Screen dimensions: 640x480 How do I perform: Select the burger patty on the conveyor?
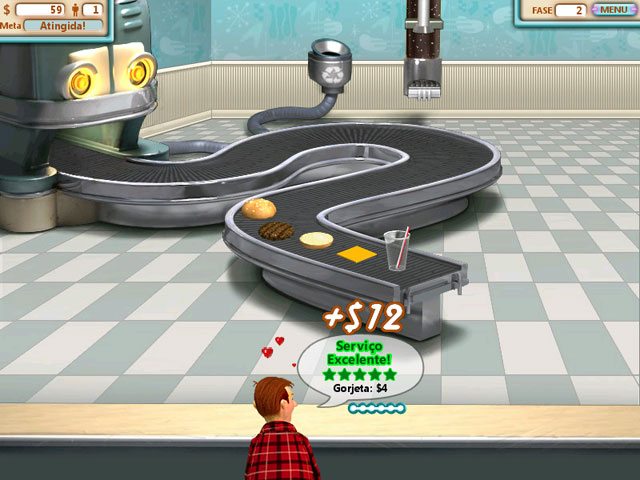[277, 230]
